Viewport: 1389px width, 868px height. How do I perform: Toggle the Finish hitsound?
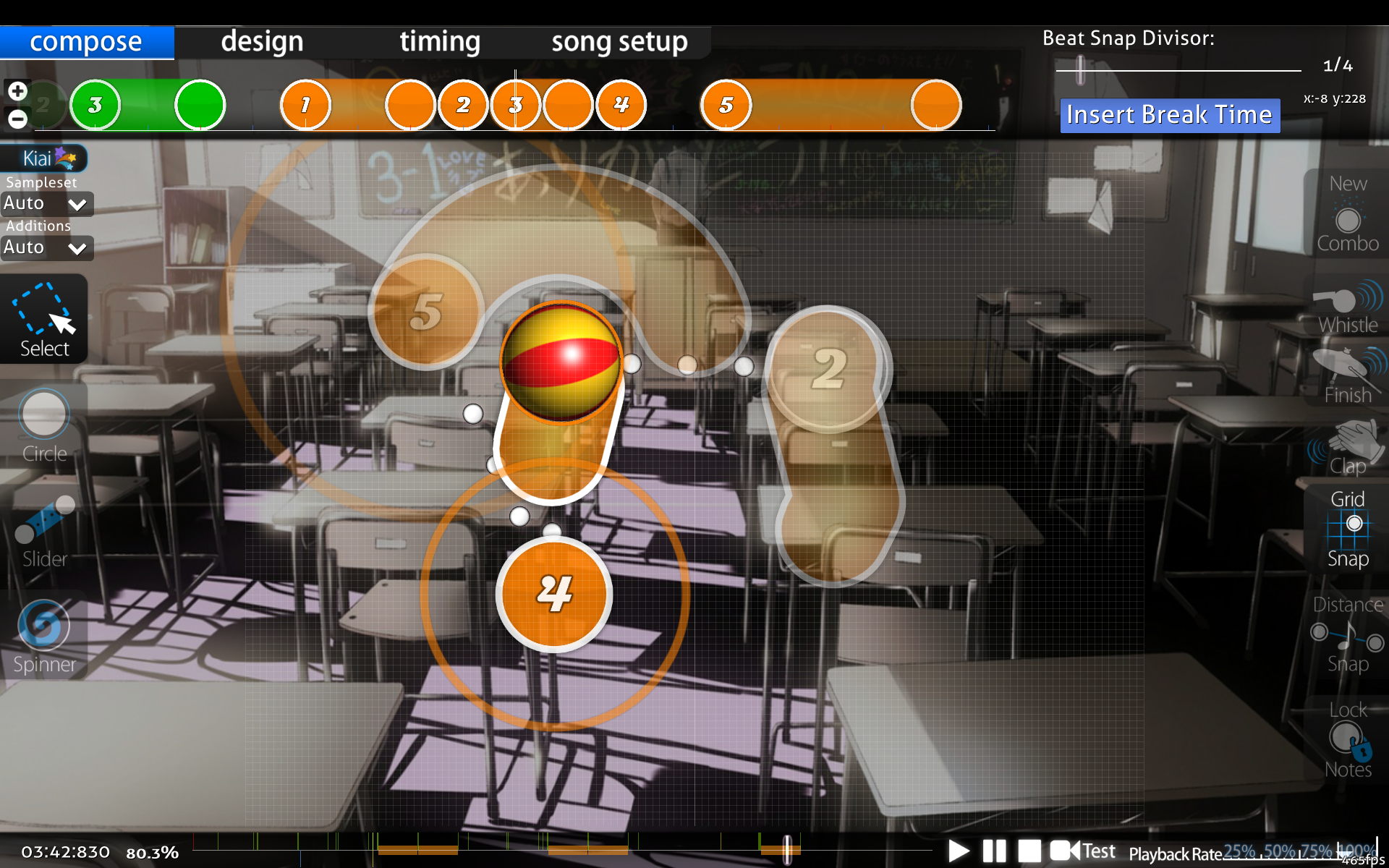(x=1347, y=376)
